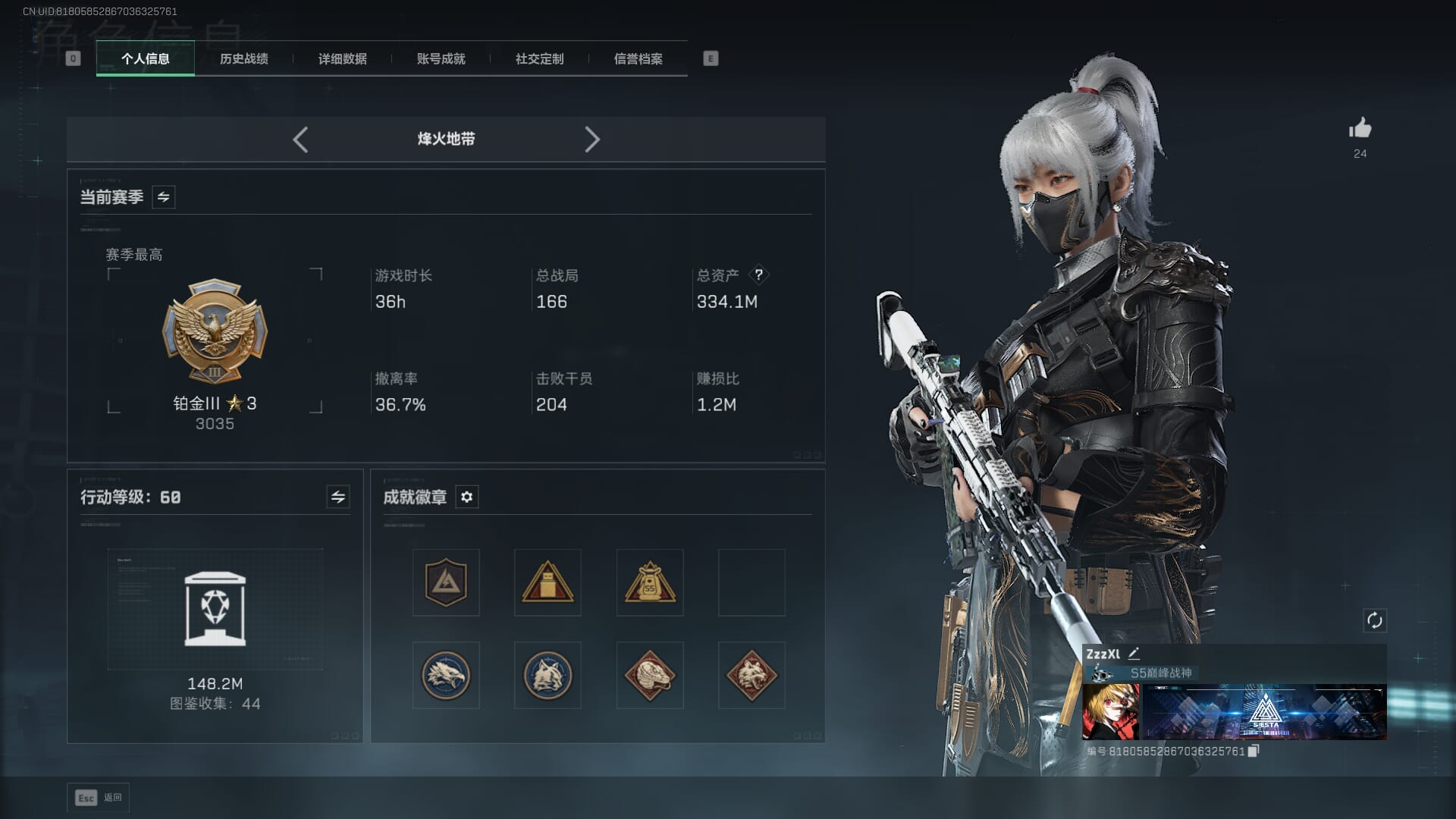Select the 个人信息 tab
1456x819 pixels.
click(145, 58)
